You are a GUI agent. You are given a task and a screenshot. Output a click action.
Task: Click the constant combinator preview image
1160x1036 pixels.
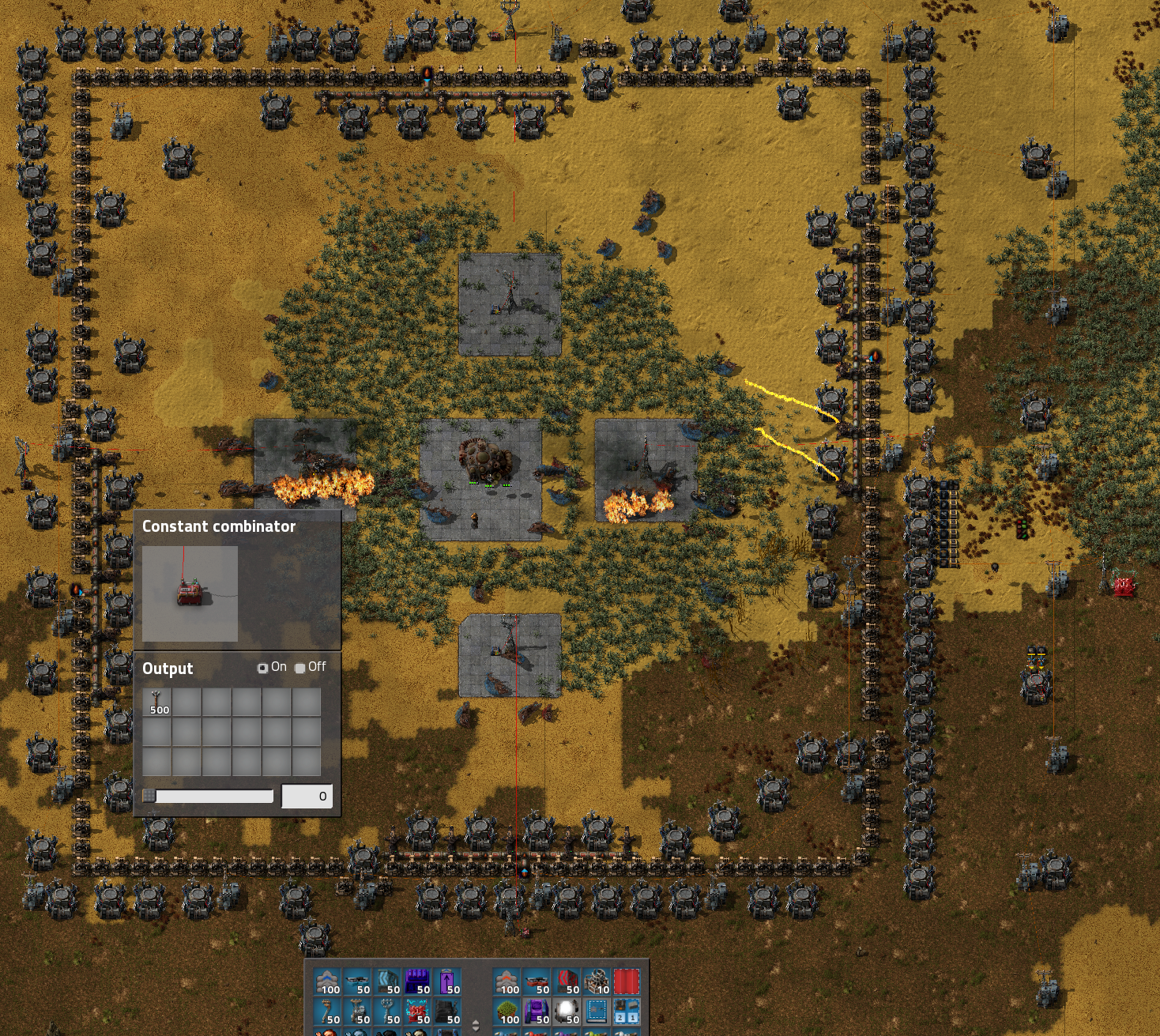(190, 593)
